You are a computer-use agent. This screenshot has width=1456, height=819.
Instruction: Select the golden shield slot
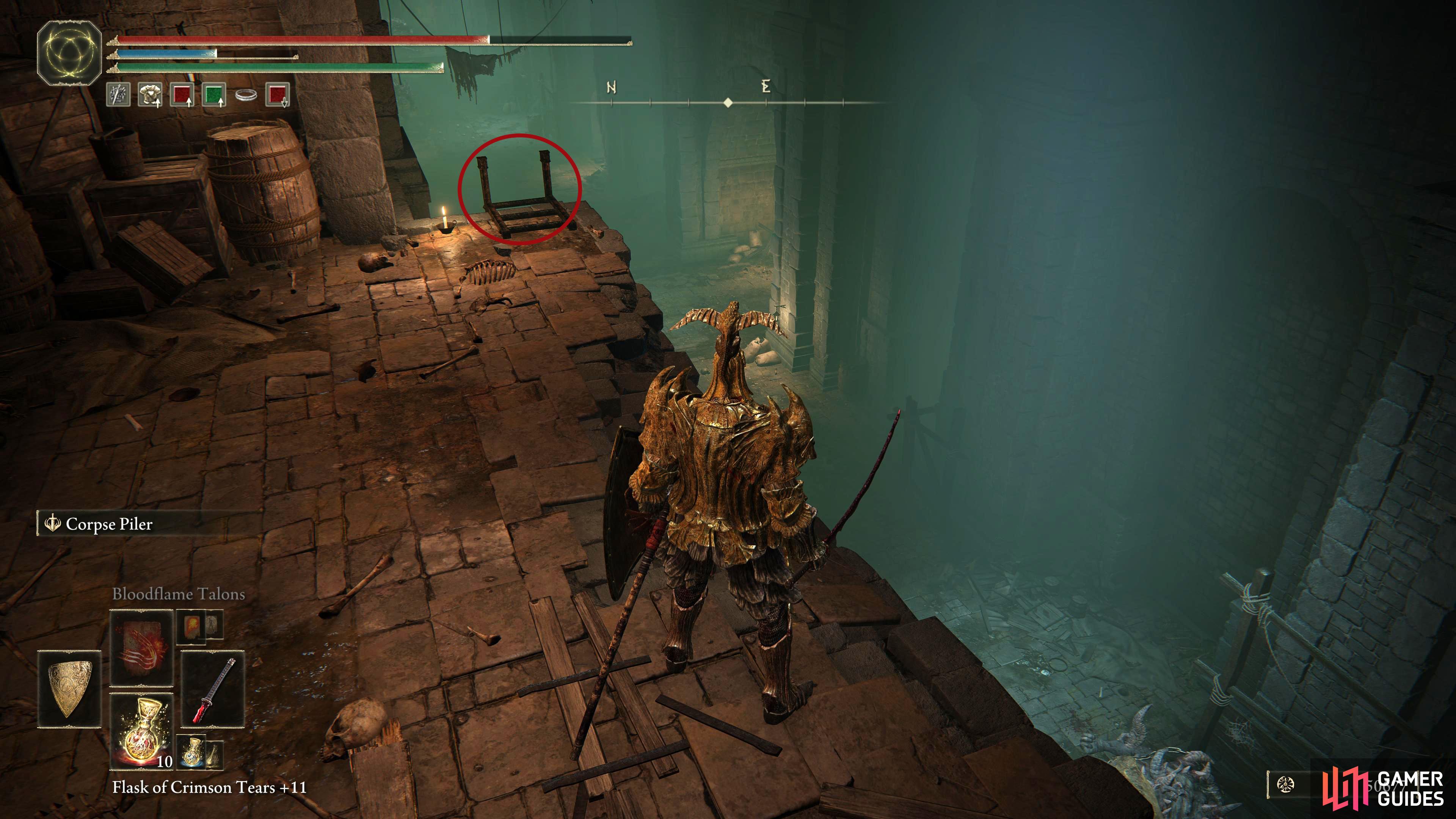(x=69, y=689)
